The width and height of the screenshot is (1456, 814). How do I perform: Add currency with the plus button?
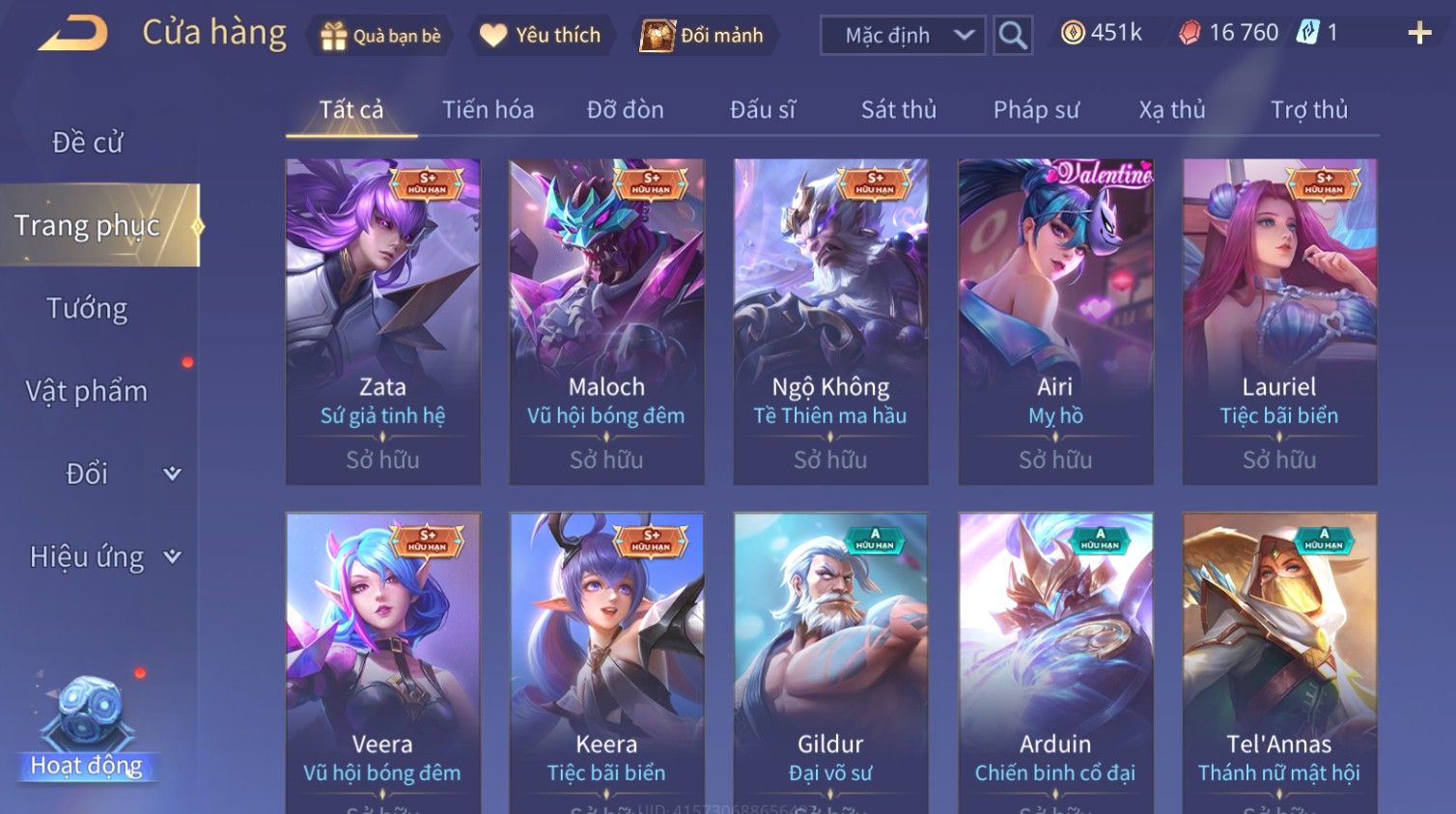click(1419, 34)
